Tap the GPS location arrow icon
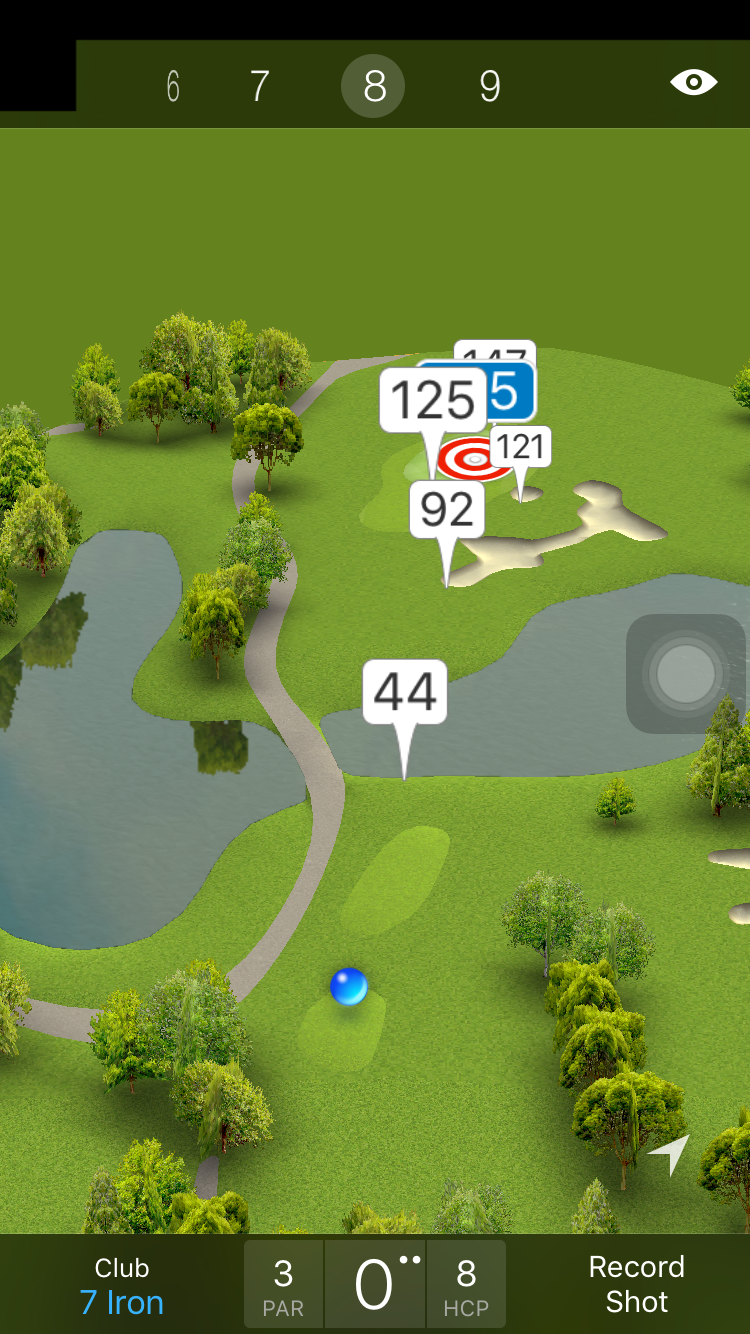The image size is (750, 1334). coord(669,1154)
